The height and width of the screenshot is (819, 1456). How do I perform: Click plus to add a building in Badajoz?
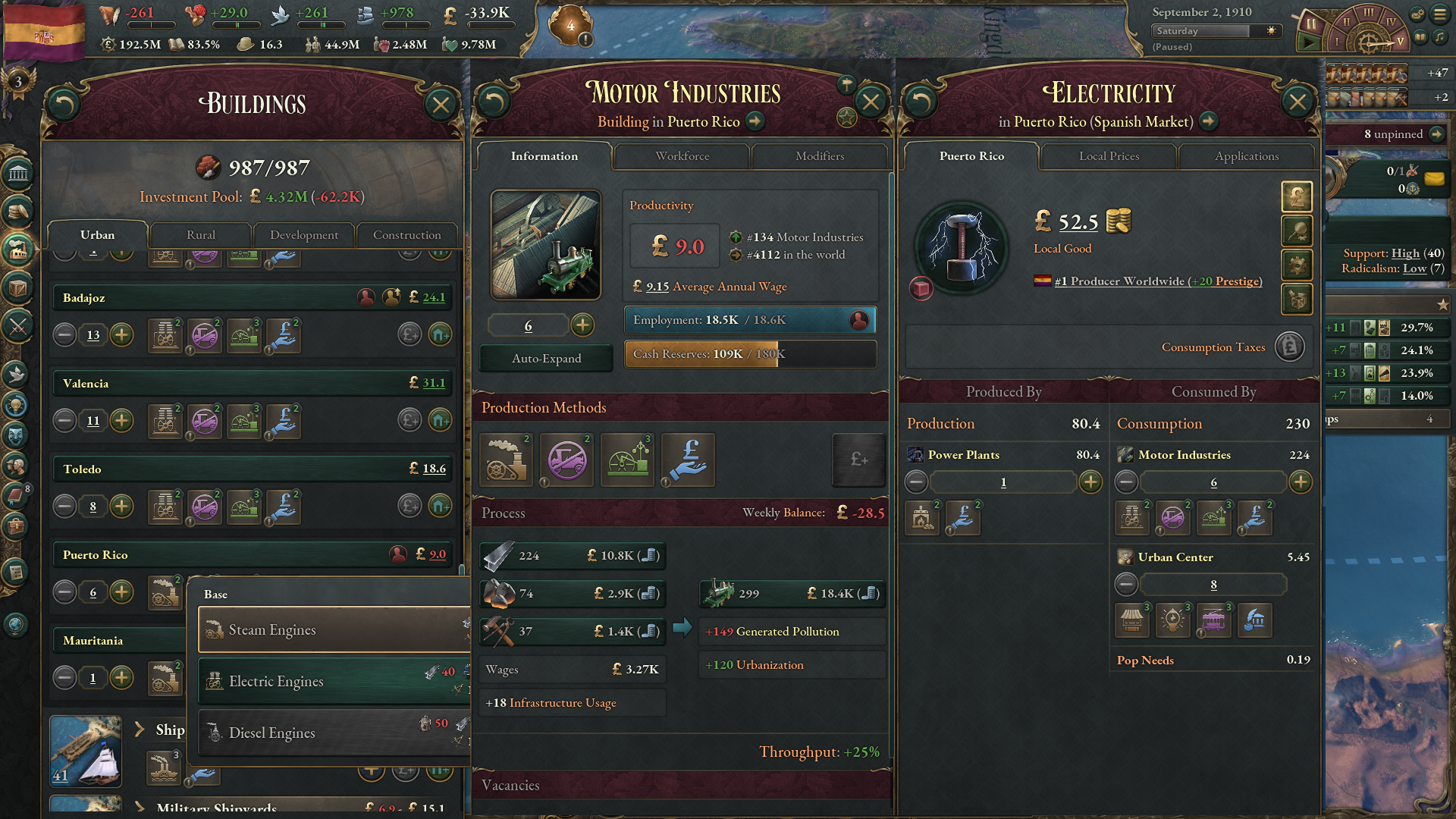[x=122, y=334]
